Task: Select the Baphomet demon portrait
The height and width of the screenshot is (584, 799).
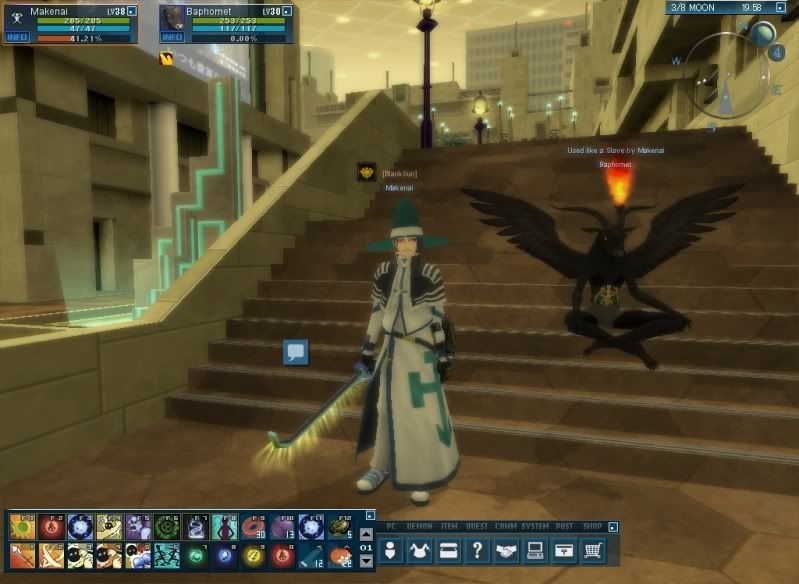Action: pyautogui.click(x=172, y=16)
